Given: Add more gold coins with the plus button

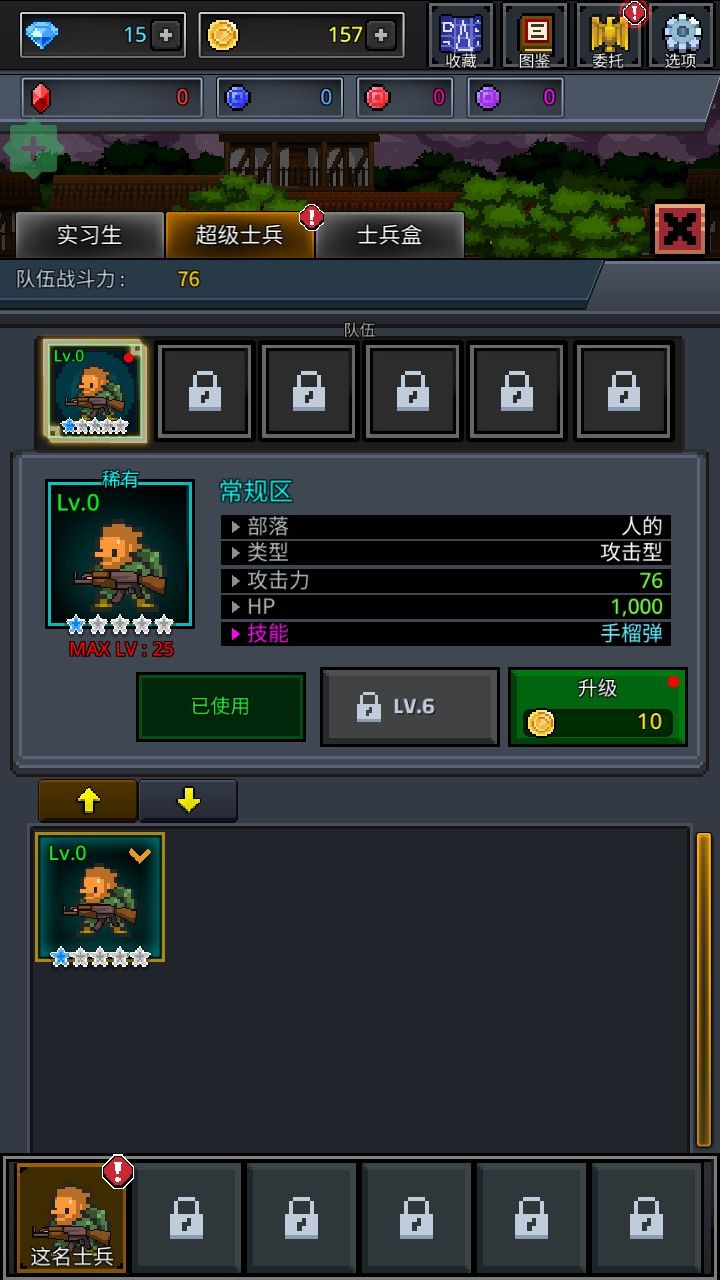Looking at the screenshot, I should click(x=380, y=35).
